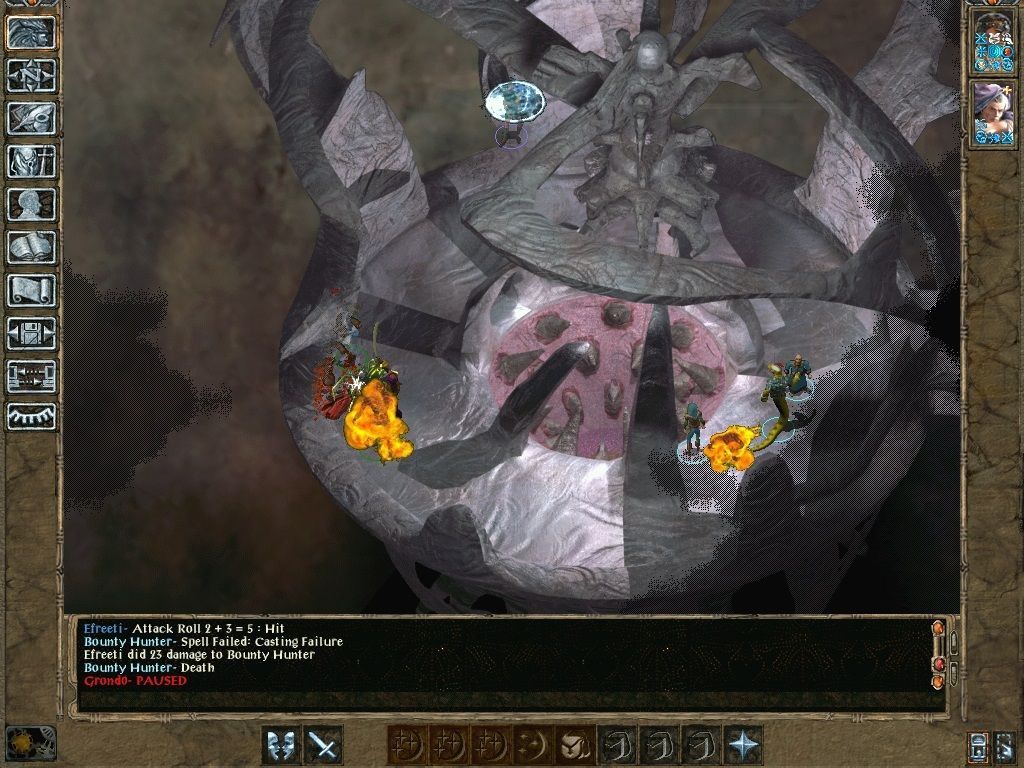Activate the talk masks action button
The height and width of the screenshot is (768, 1024).
point(281,745)
